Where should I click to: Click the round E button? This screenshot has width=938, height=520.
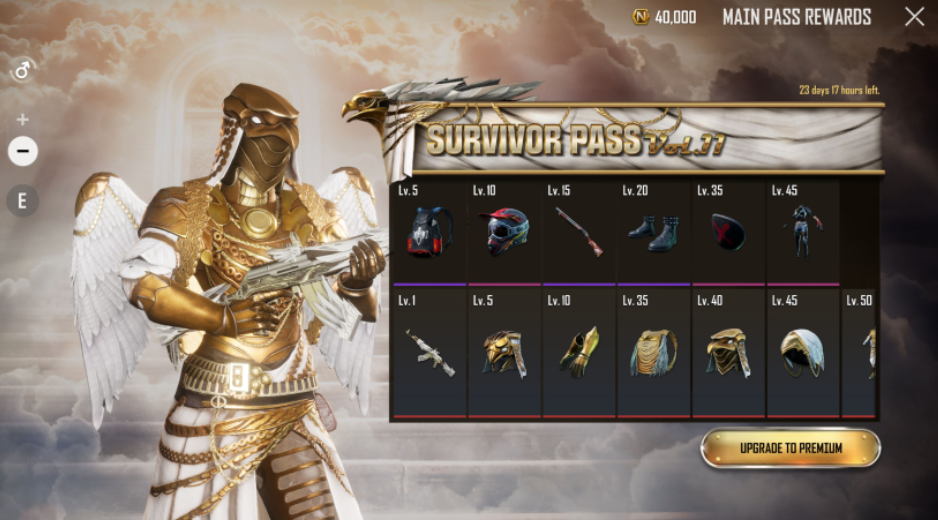[23, 201]
